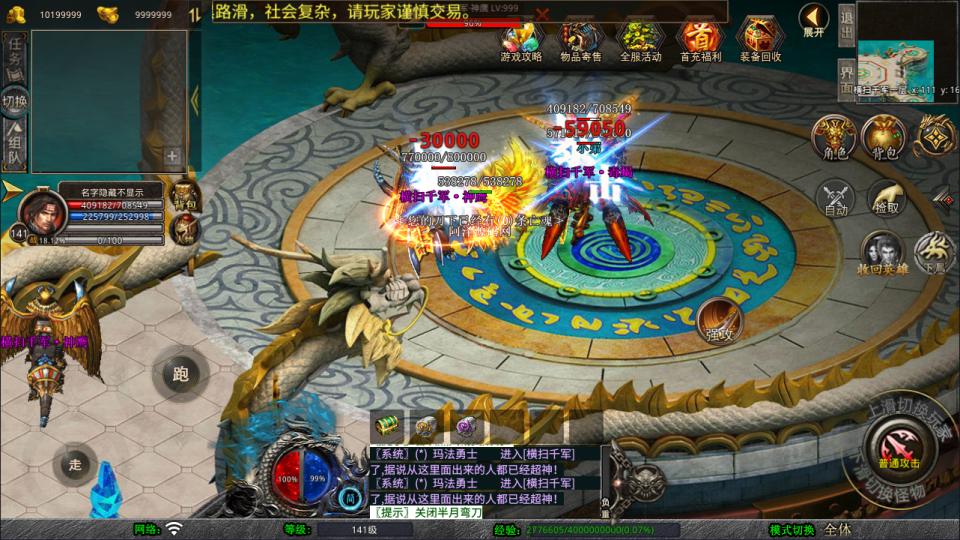Open the 首充福利 first-recharge bonus
This screenshot has width=960, height=540.
(x=700, y=39)
